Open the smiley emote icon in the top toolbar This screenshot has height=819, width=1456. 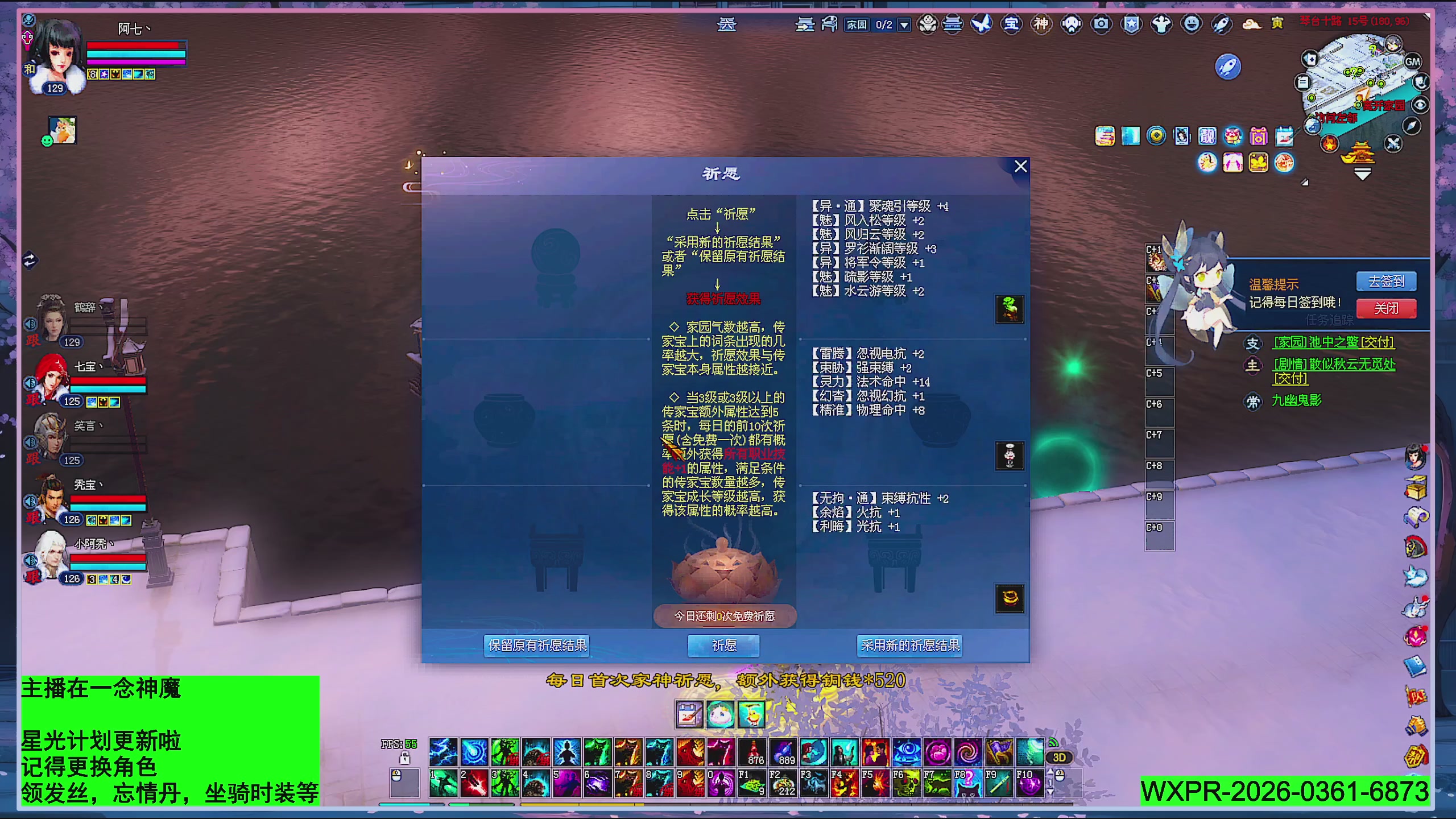click(1192, 24)
